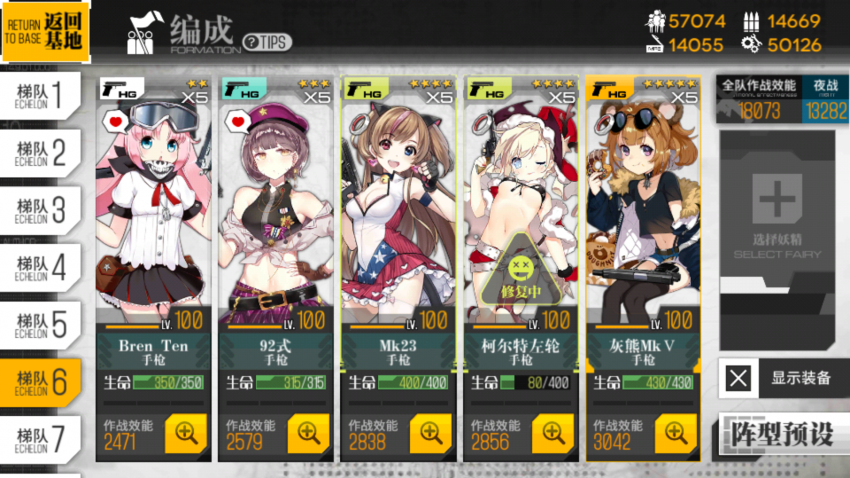This screenshot has width=850, height=478.
Task: Inspect Mk23 details with the magnifier button
Action: tap(432, 433)
